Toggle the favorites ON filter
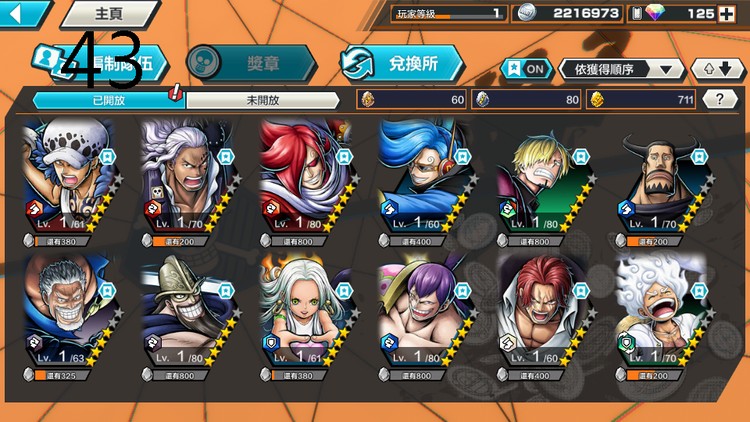Image resolution: width=750 pixels, height=422 pixels. pyautogui.click(x=527, y=69)
